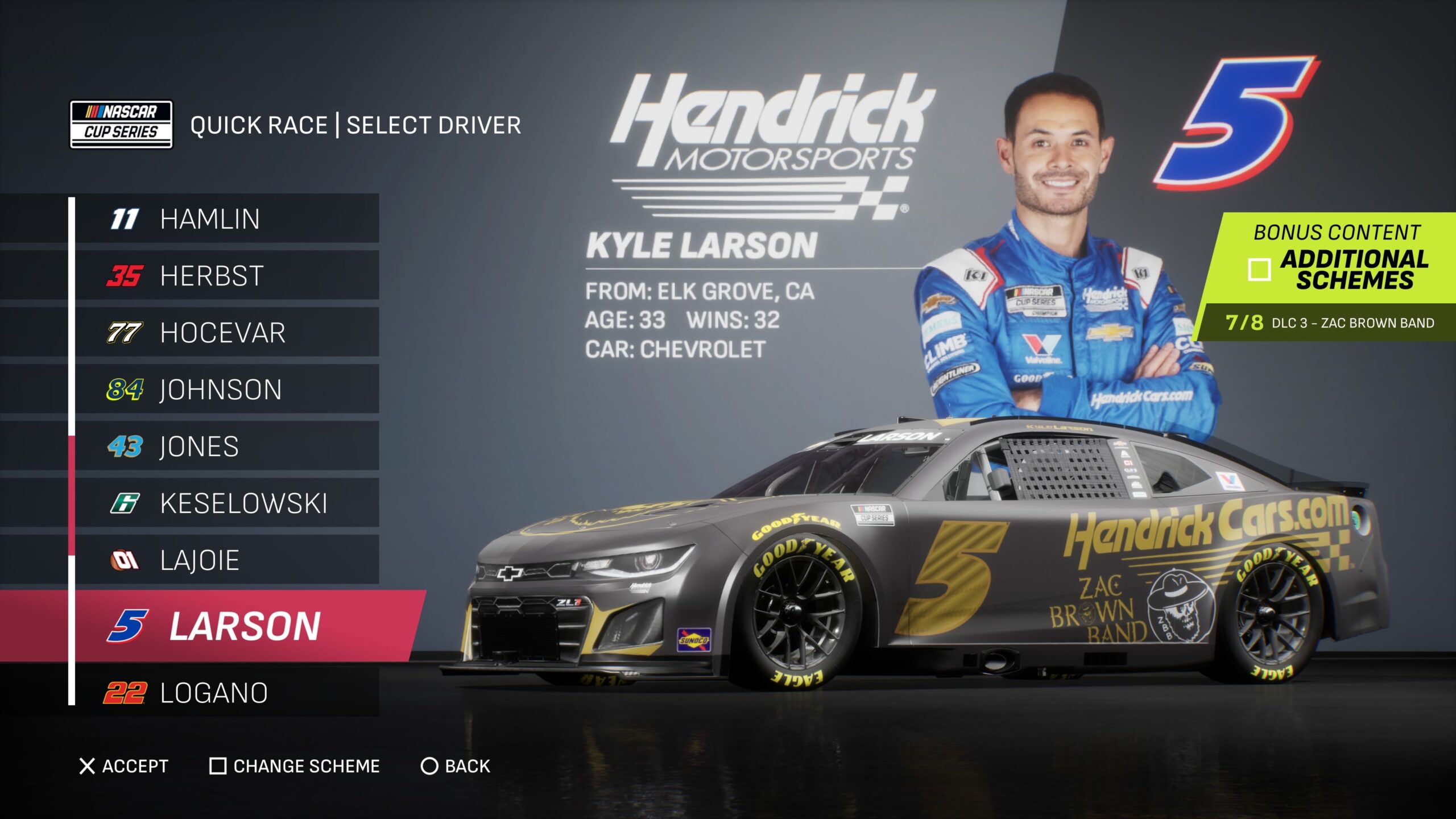The image size is (1456, 819).
Task: Select Keselowski number 6 row
Action: coord(226,503)
